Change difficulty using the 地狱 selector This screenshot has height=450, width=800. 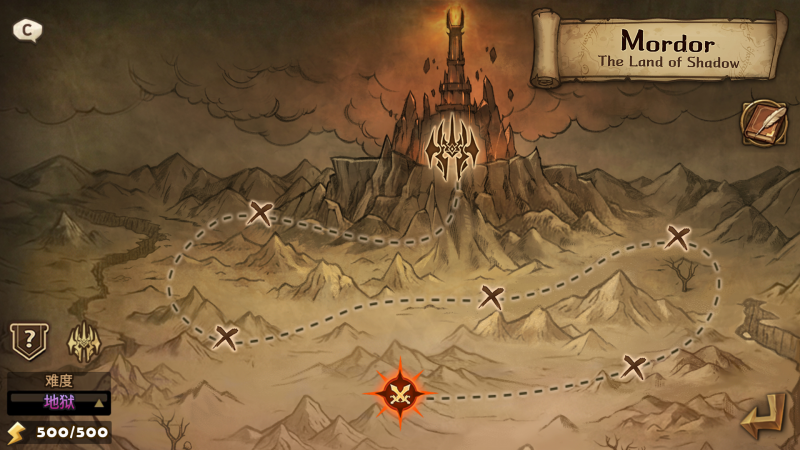pos(59,402)
